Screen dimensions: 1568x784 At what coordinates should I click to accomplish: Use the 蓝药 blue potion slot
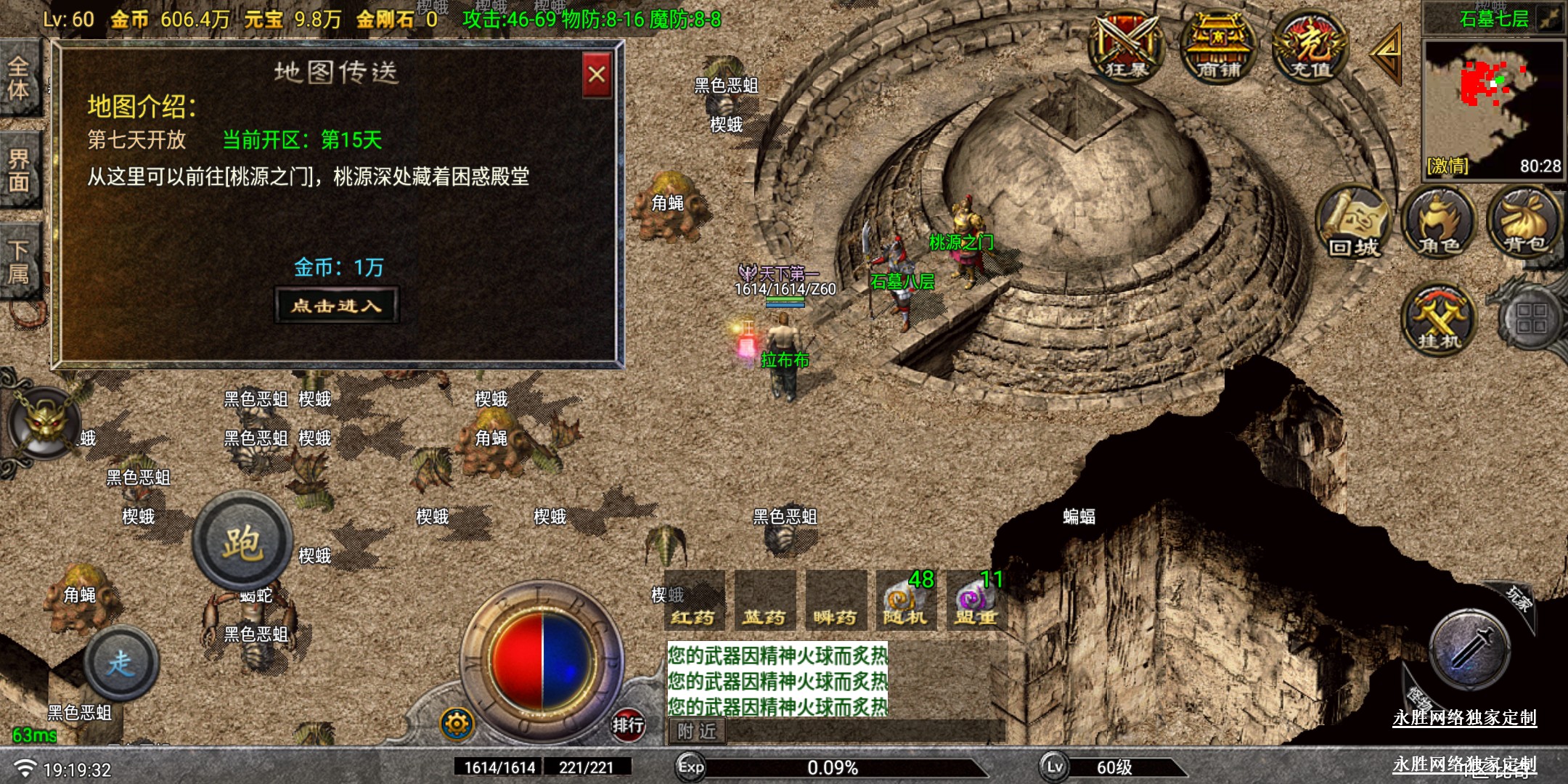764,601
